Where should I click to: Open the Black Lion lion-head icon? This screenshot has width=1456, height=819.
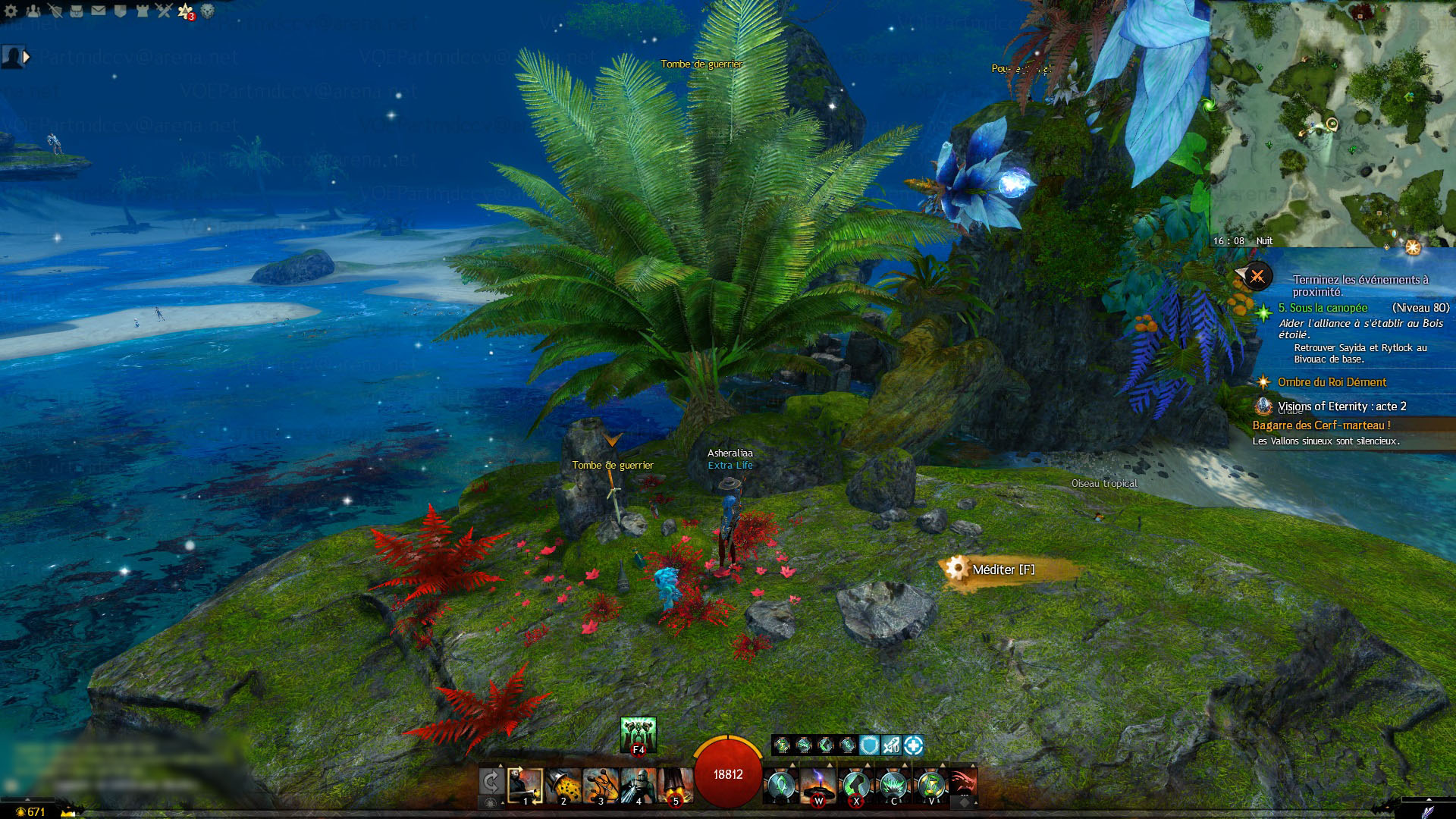click(207, 11)
